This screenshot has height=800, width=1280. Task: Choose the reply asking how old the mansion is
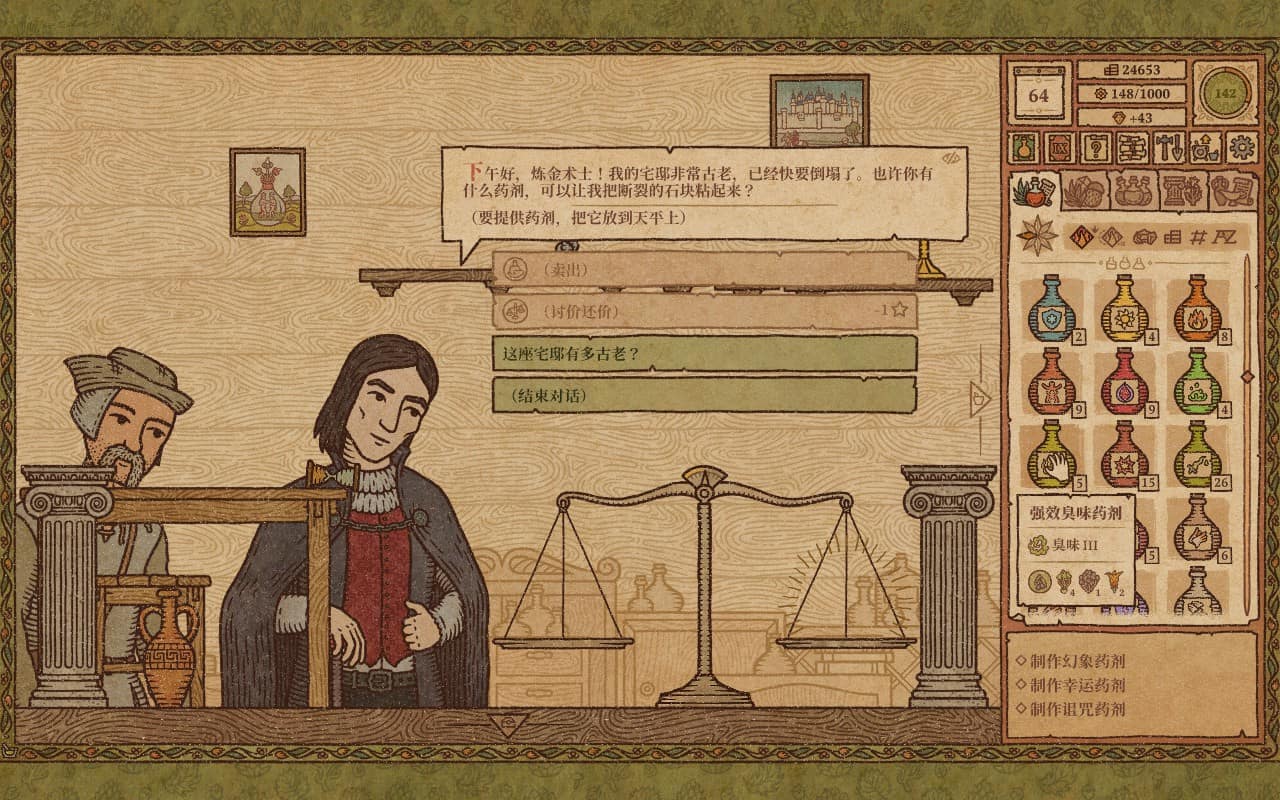704,353
